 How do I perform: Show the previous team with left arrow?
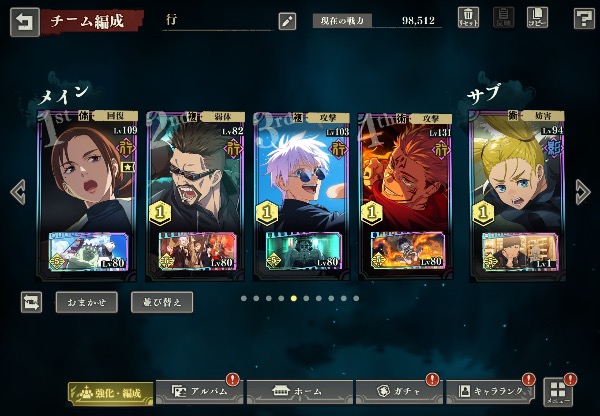16,191
